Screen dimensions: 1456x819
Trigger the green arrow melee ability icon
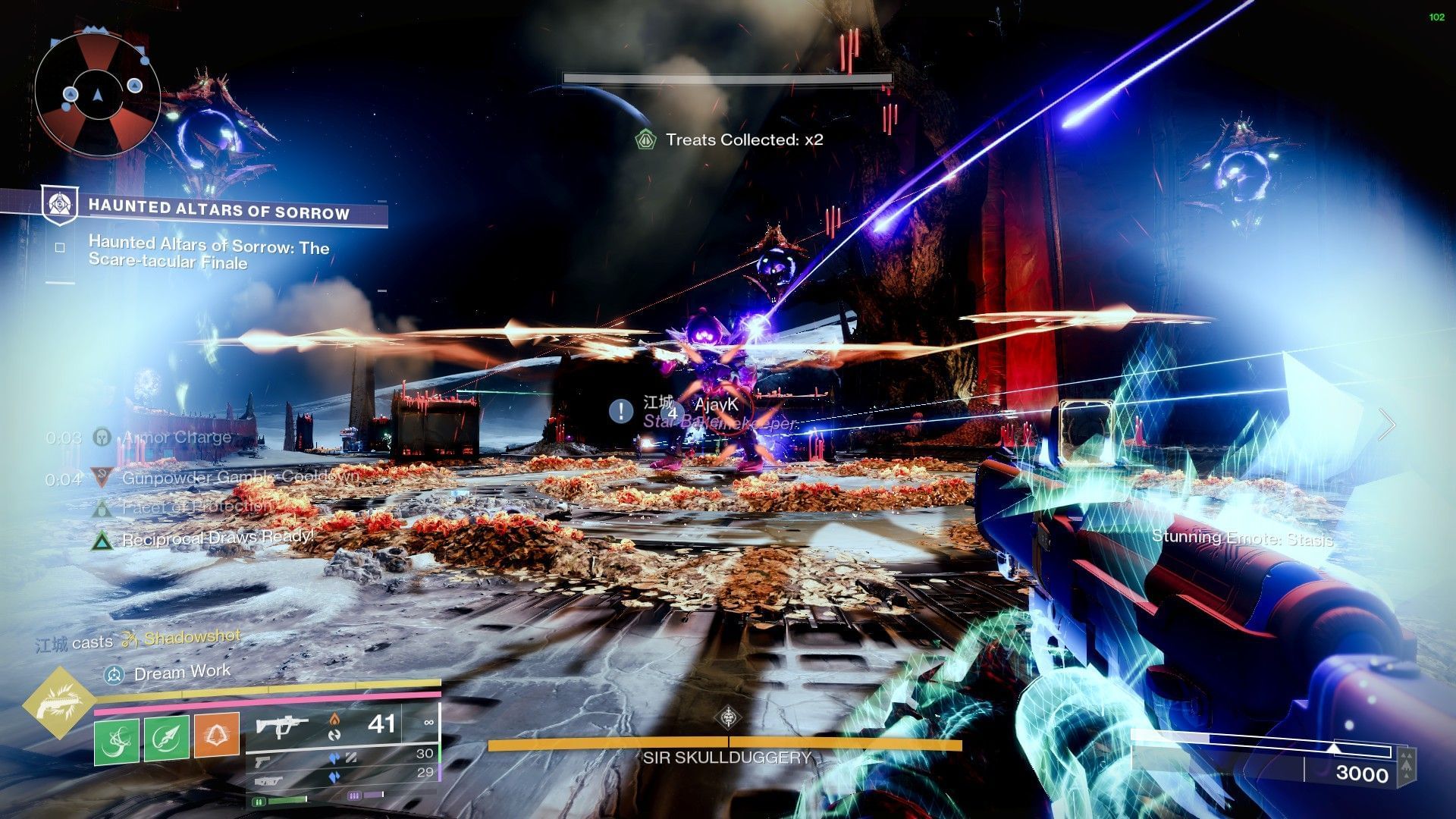point(166,737)
